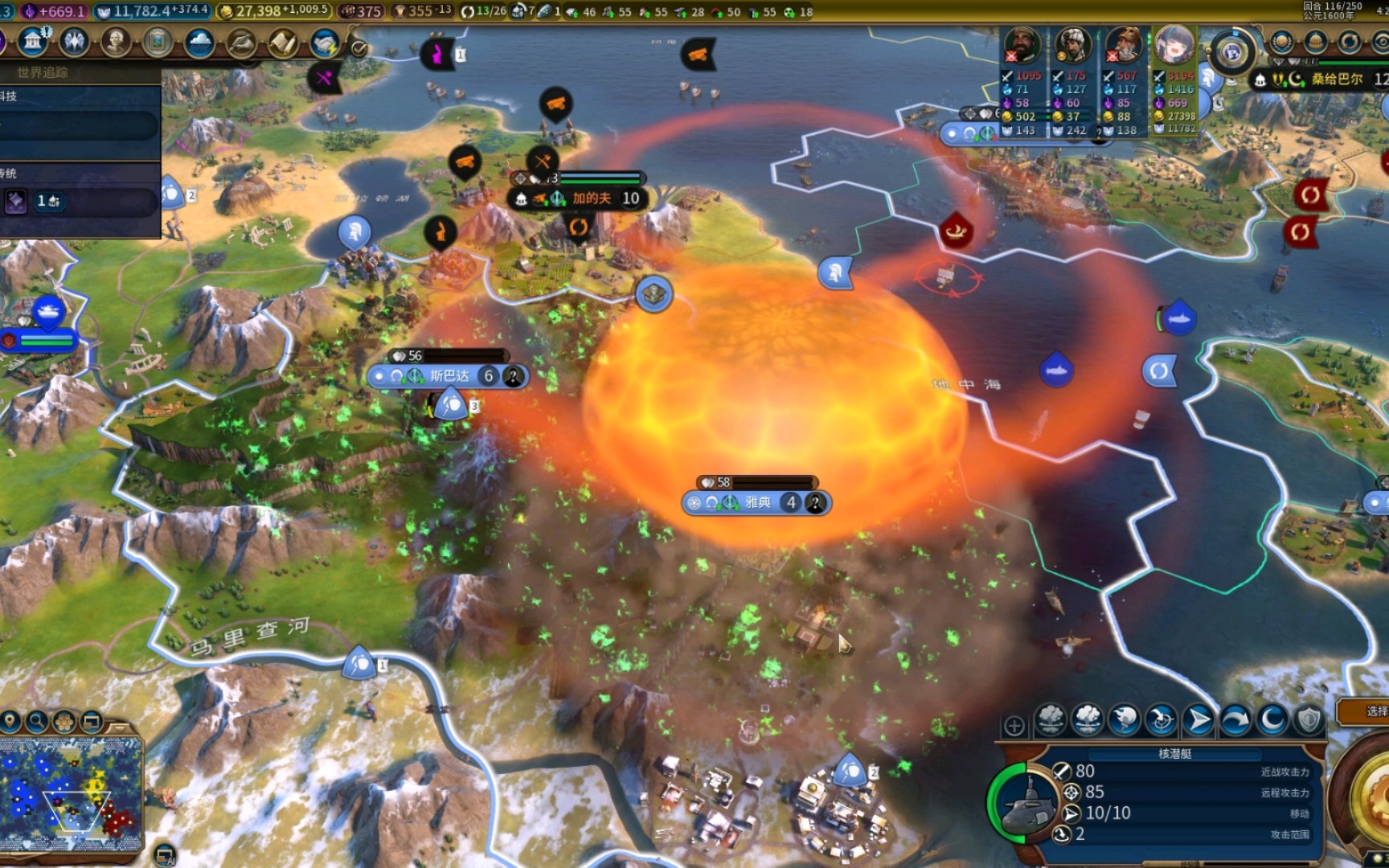Open the religion panel with the winged icon
The height and width of the screenshot is (868, 1389).
click(x=74, y=42)
